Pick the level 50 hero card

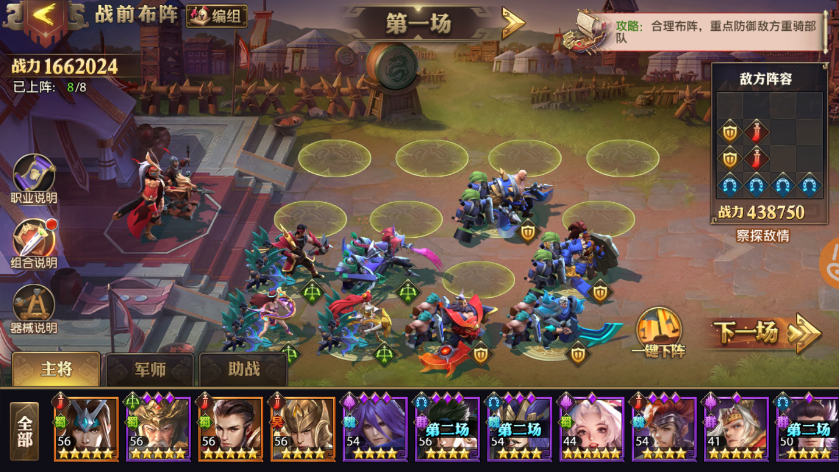point(806,428)
